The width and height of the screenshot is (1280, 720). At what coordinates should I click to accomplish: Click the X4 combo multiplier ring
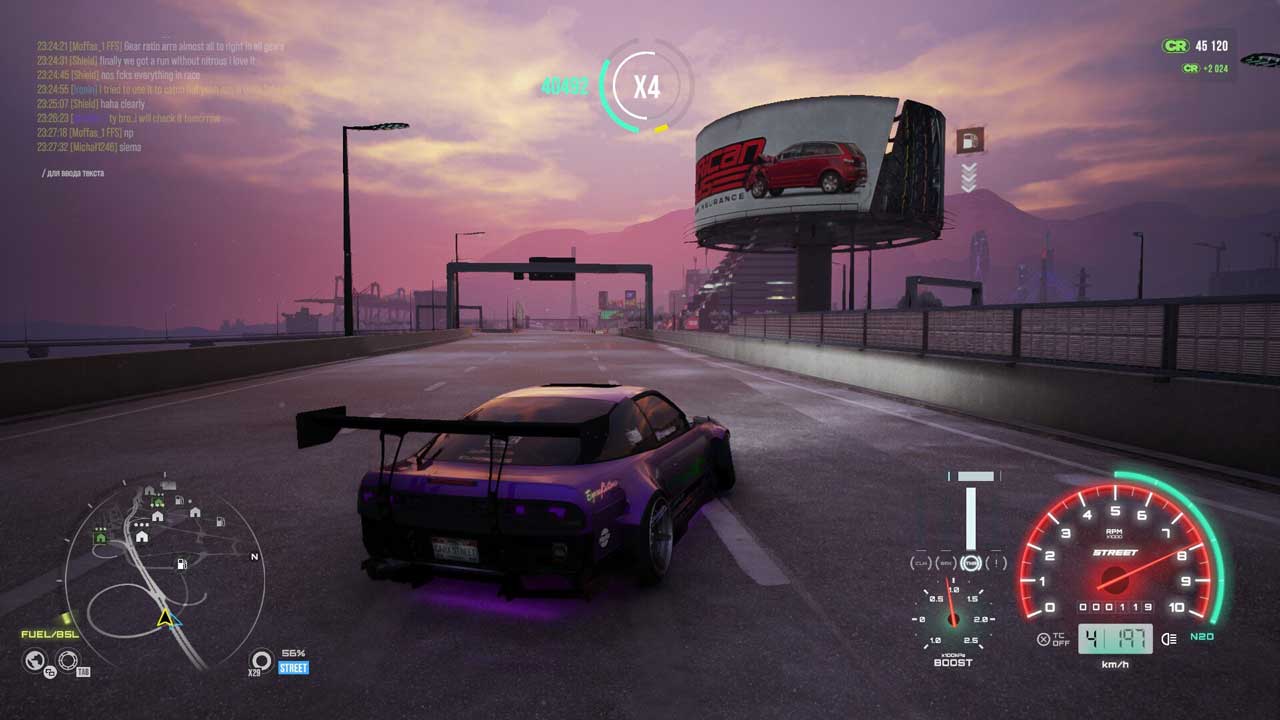pyautogui.click(x=646, y=86)
